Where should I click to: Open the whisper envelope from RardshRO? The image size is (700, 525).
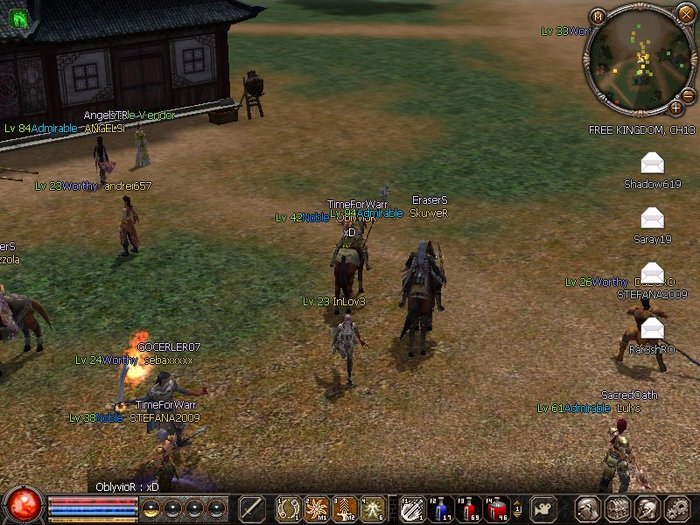(652, 327)
